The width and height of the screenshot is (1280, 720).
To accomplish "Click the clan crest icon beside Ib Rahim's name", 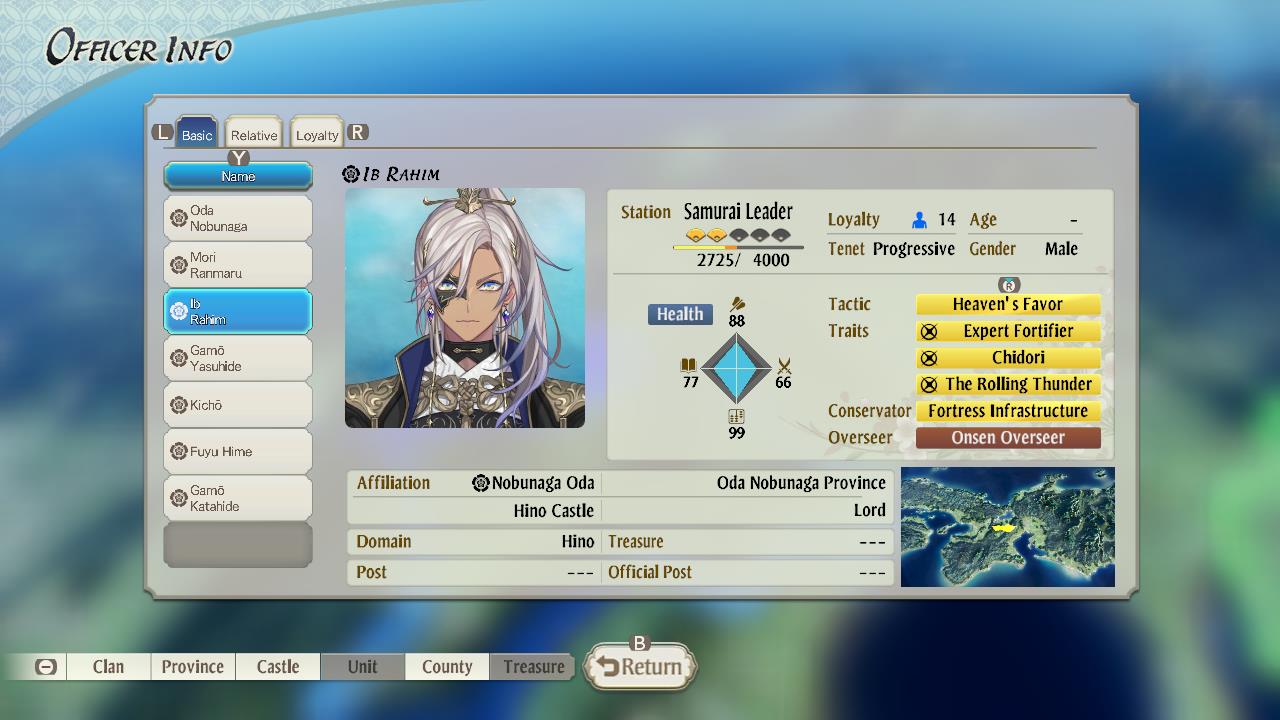I will [x=348, y=172].
